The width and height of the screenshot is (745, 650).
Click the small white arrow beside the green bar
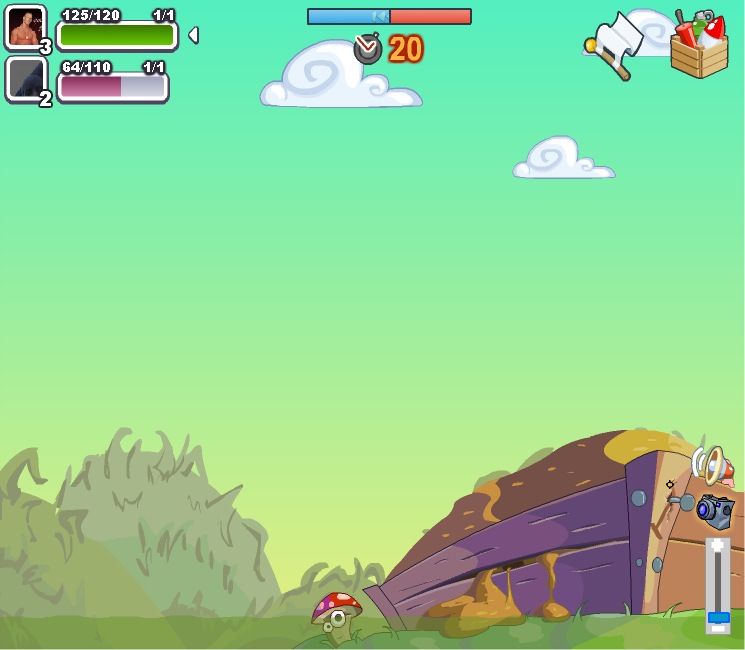pos(193,35)
